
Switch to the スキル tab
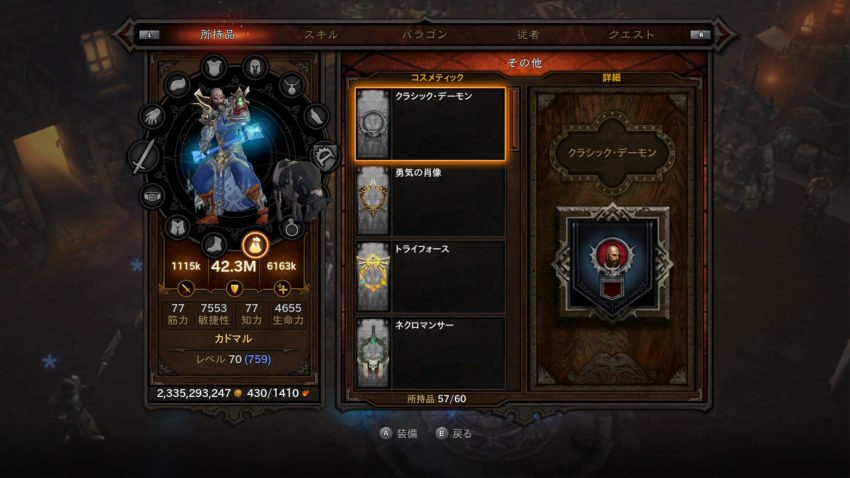(x=321, y=34)
